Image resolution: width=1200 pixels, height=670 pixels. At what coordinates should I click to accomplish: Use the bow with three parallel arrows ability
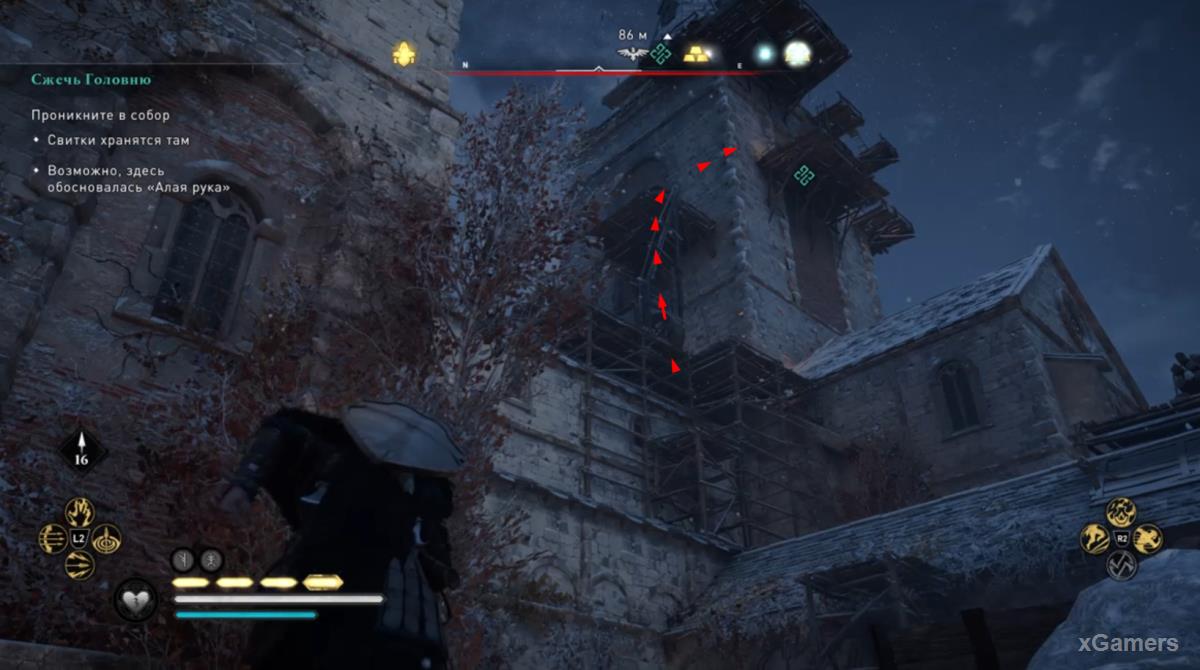point(52,539)
